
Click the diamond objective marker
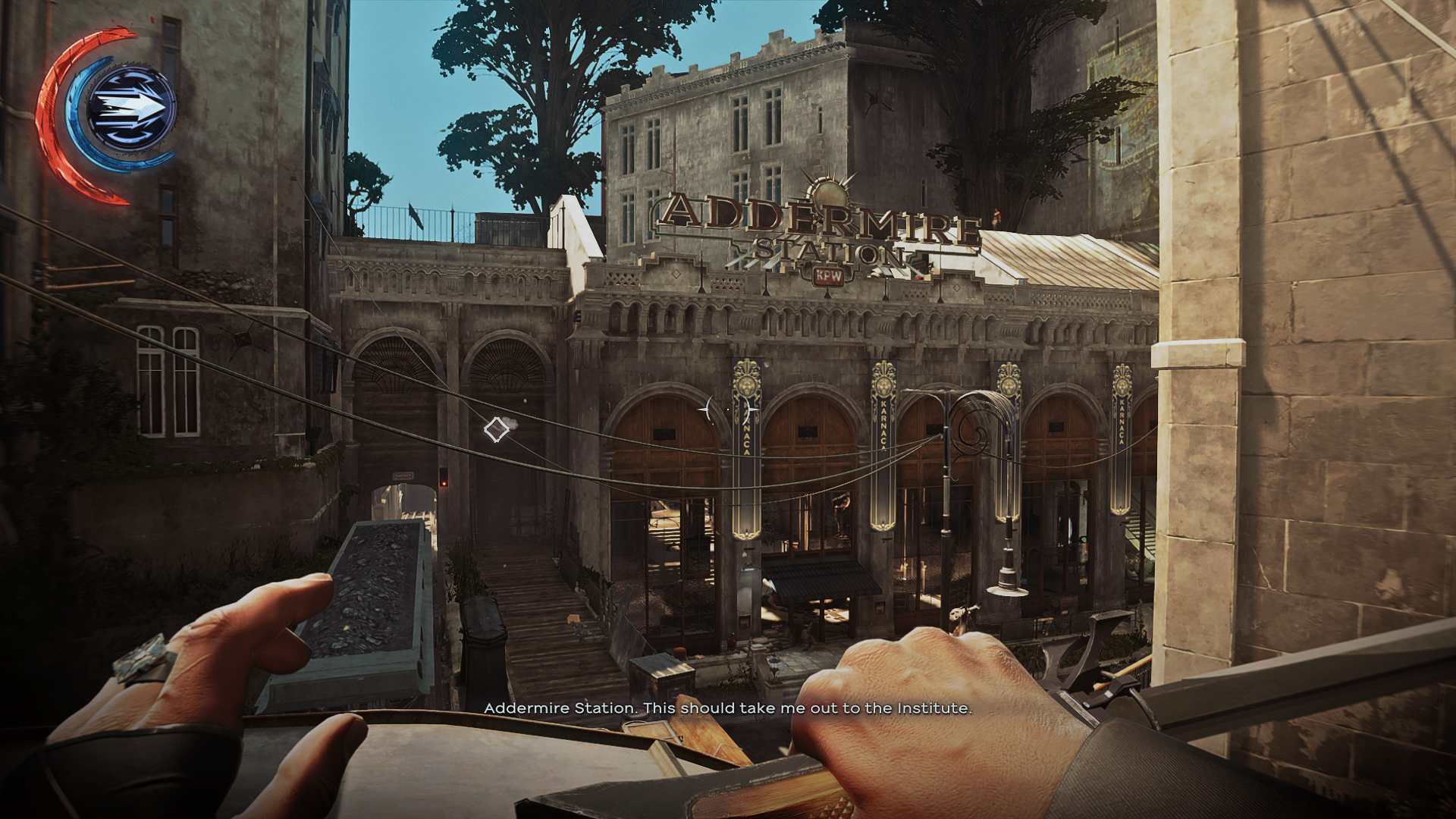click(497, 430)
